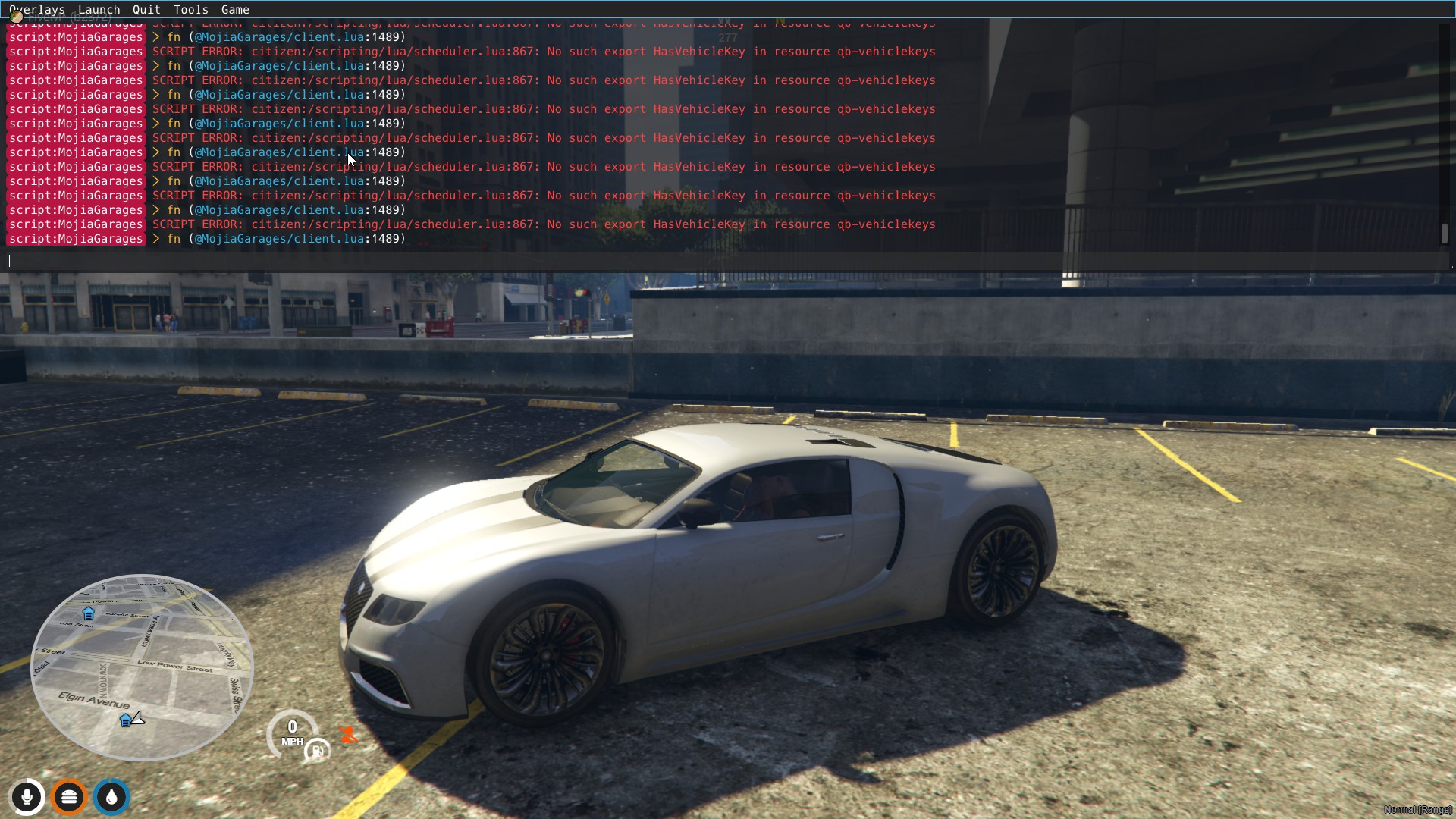Open the Game dropdown menu
1456x819 pixels.
[235, 9]
